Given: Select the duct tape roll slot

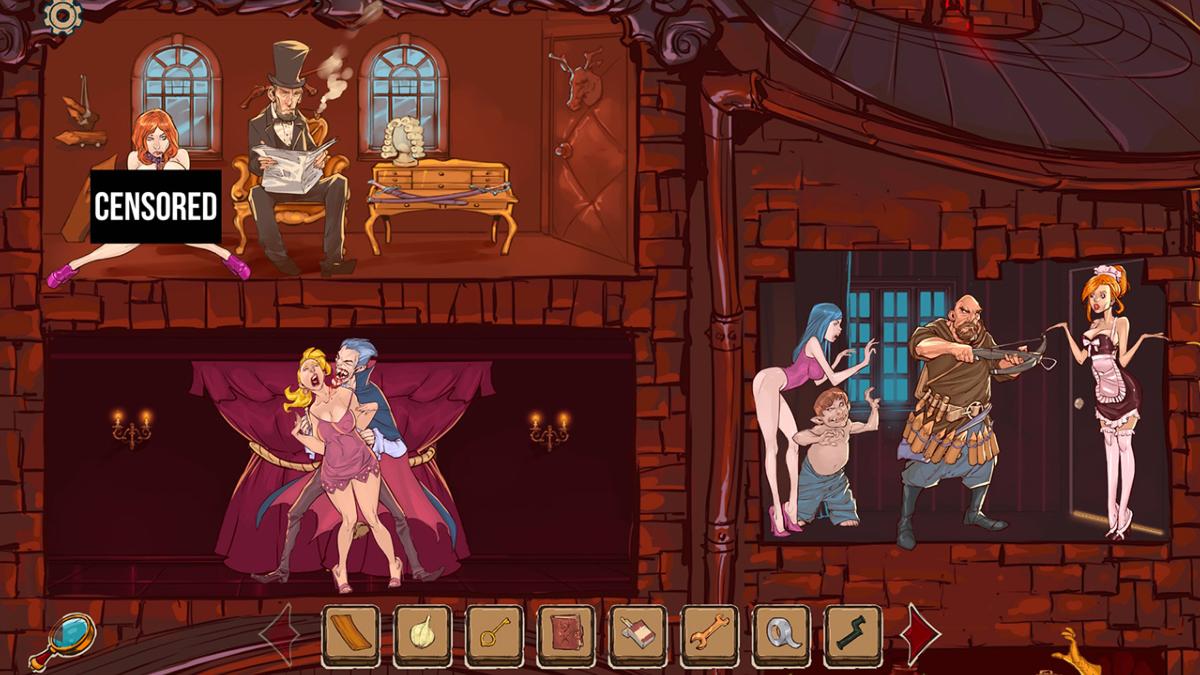Looking at the screenshot, I should 782,635.
